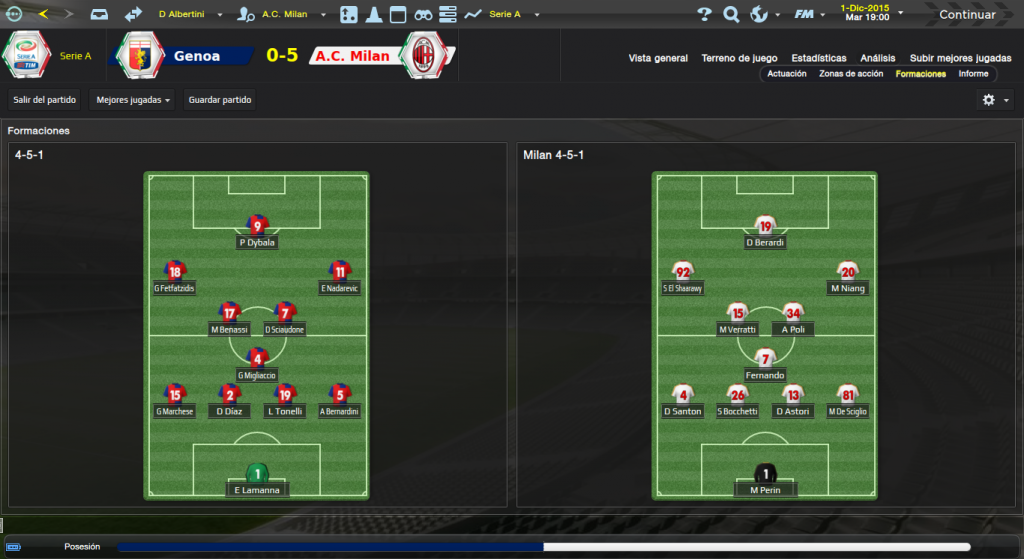The image size is (1024, 559).
Task: Open the Vista general tab
Action: coord(658,58)
